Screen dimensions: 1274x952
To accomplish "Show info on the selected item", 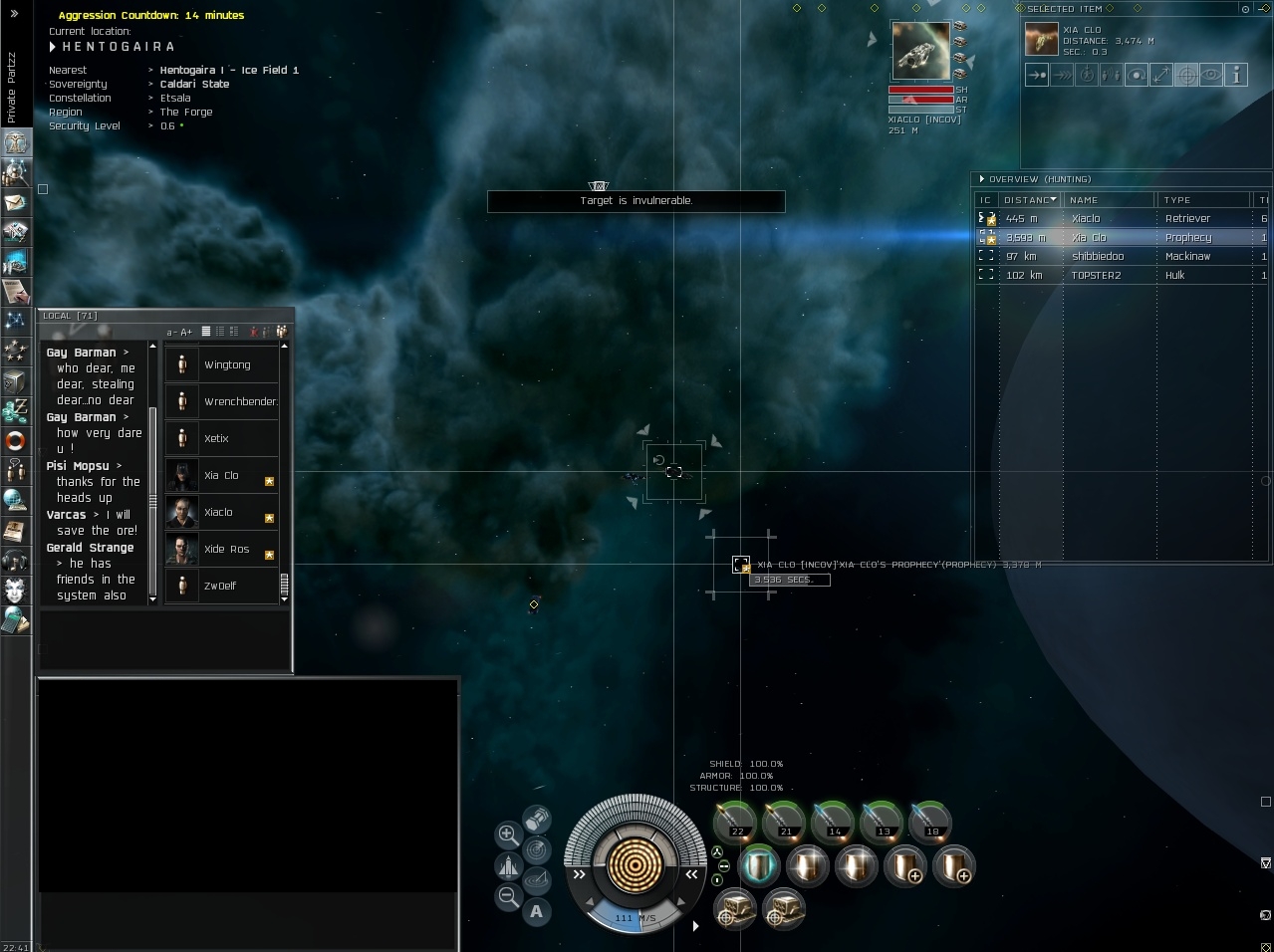I will 1236,75.
